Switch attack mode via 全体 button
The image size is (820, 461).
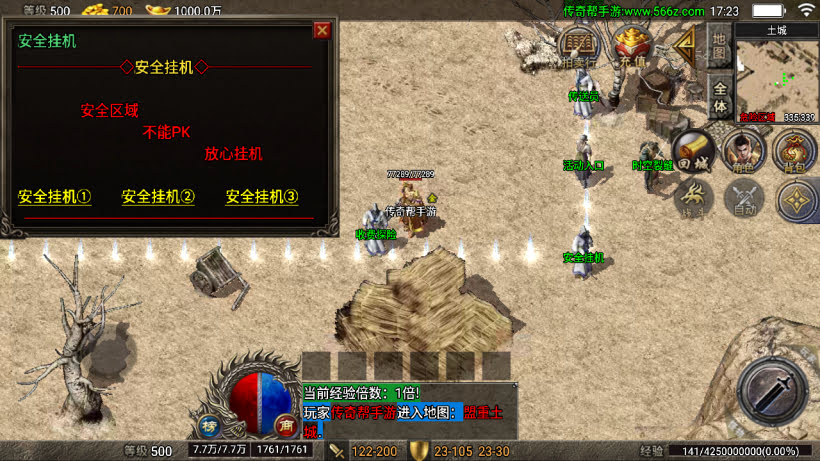tap(720, 97)
